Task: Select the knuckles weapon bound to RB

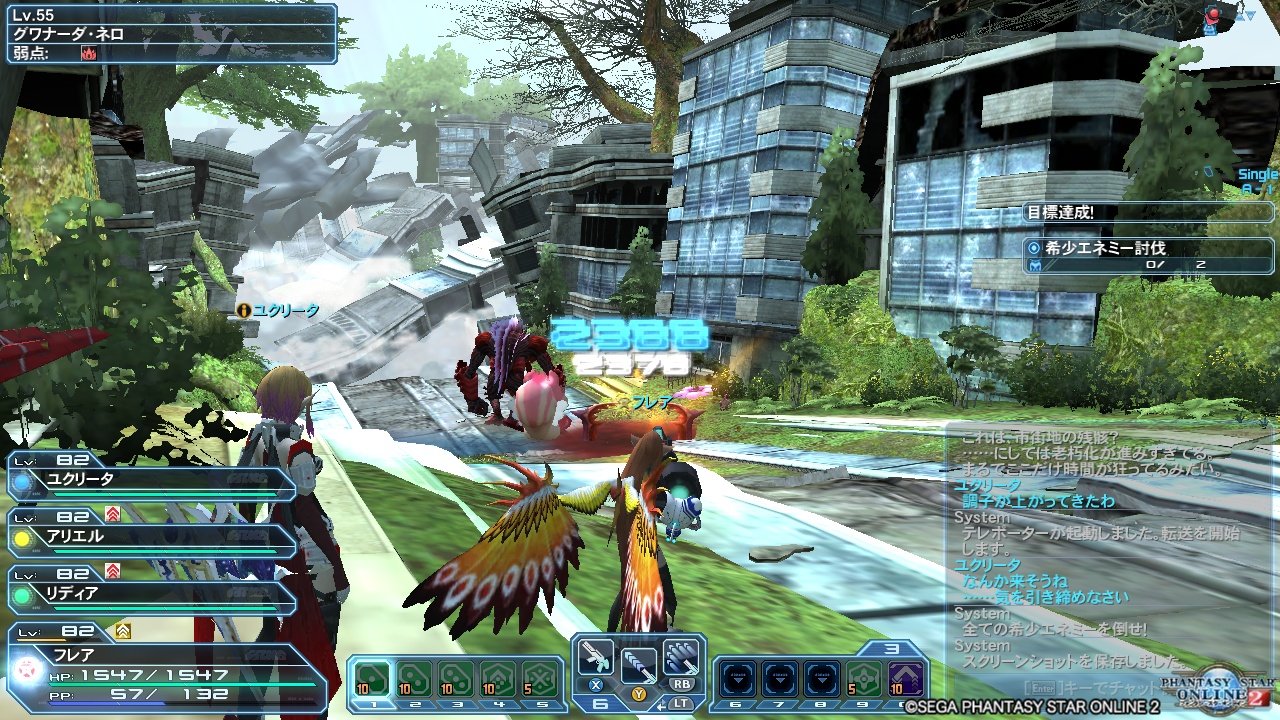Action: pyautogui.click(x=680, y=659)
